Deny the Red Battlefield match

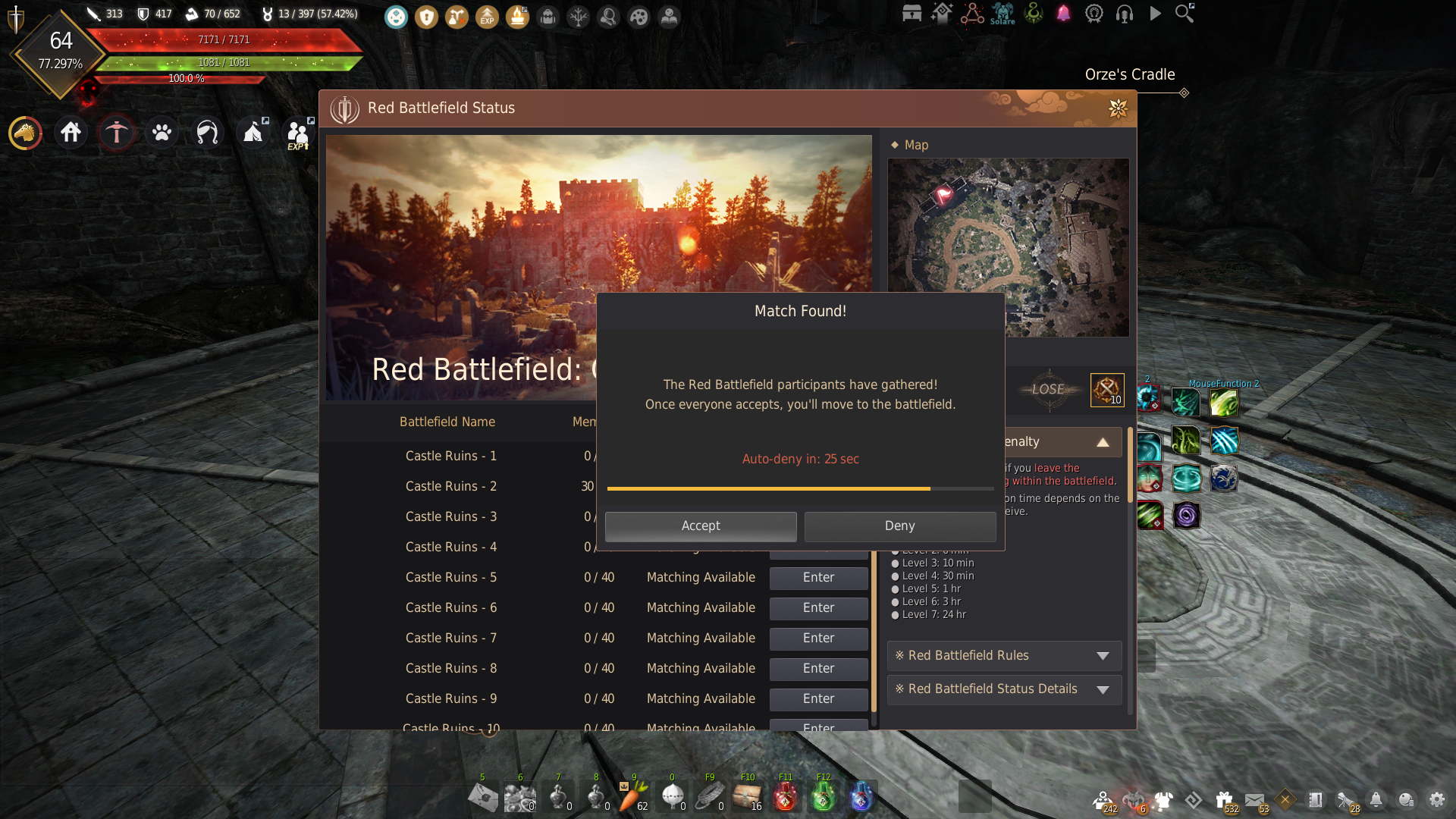coord(899,526)
